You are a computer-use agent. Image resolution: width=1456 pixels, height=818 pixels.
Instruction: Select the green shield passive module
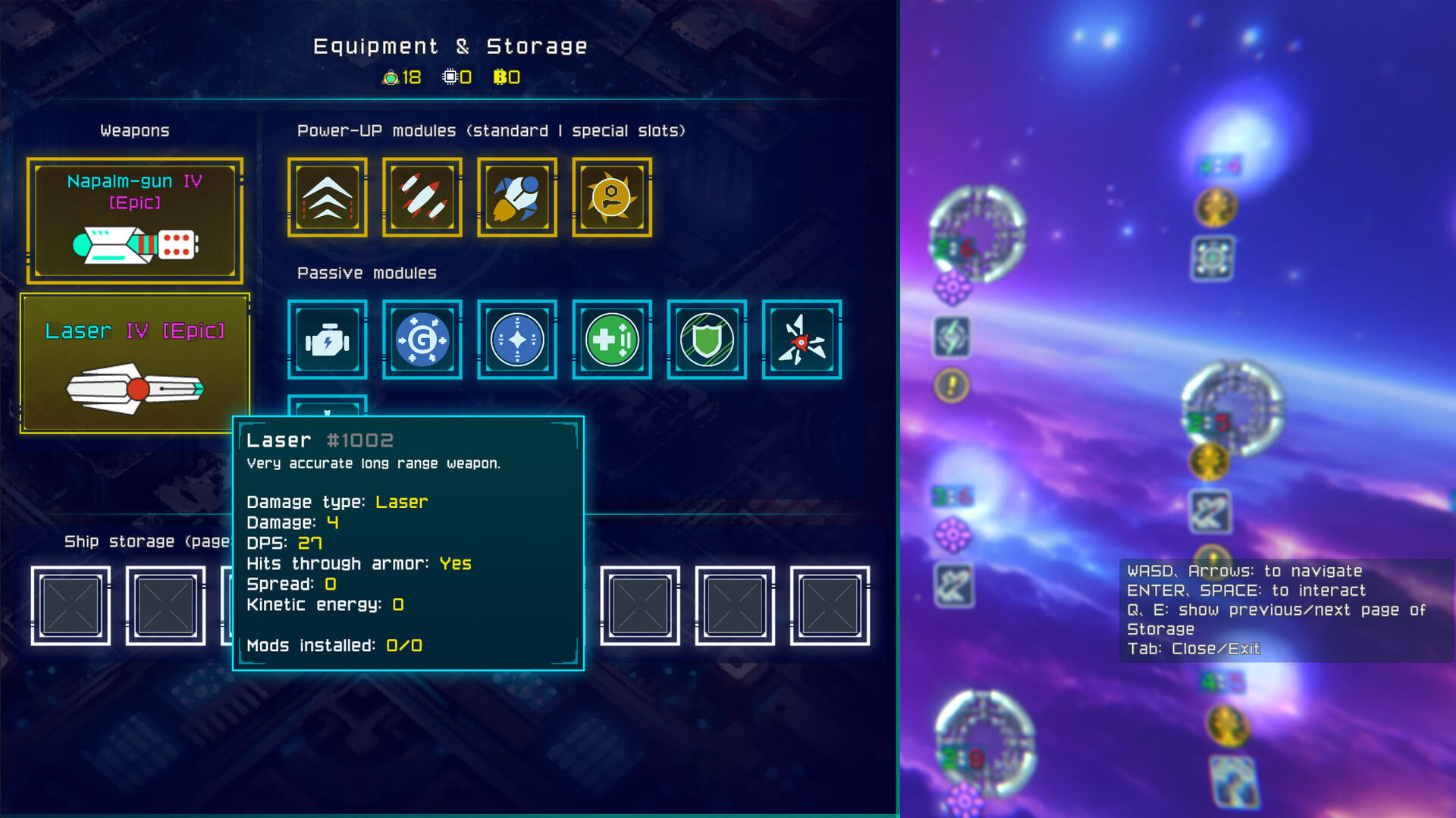coord(706,339)
